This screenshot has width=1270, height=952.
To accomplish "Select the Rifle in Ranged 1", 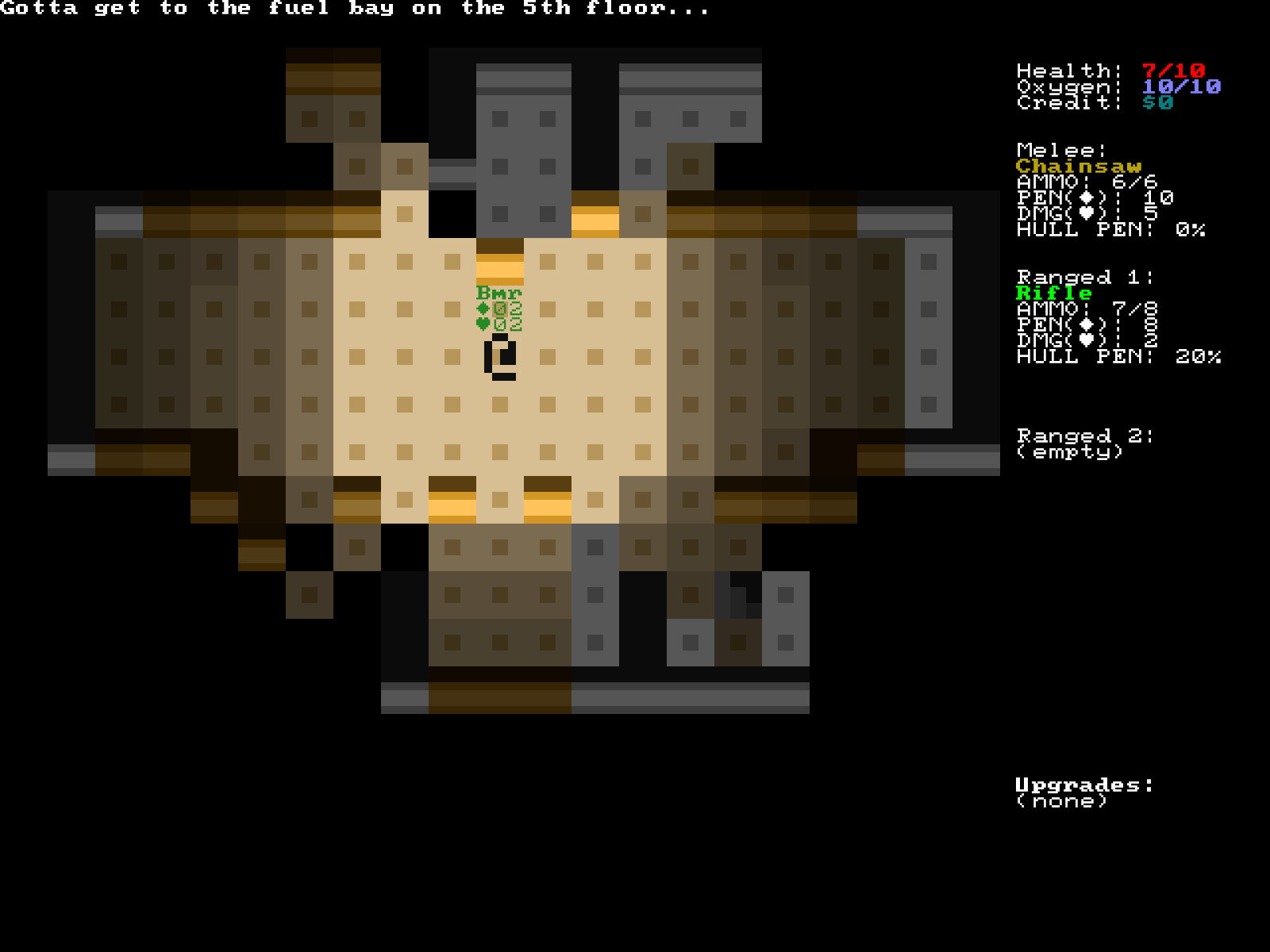I will click(1054, 293).
